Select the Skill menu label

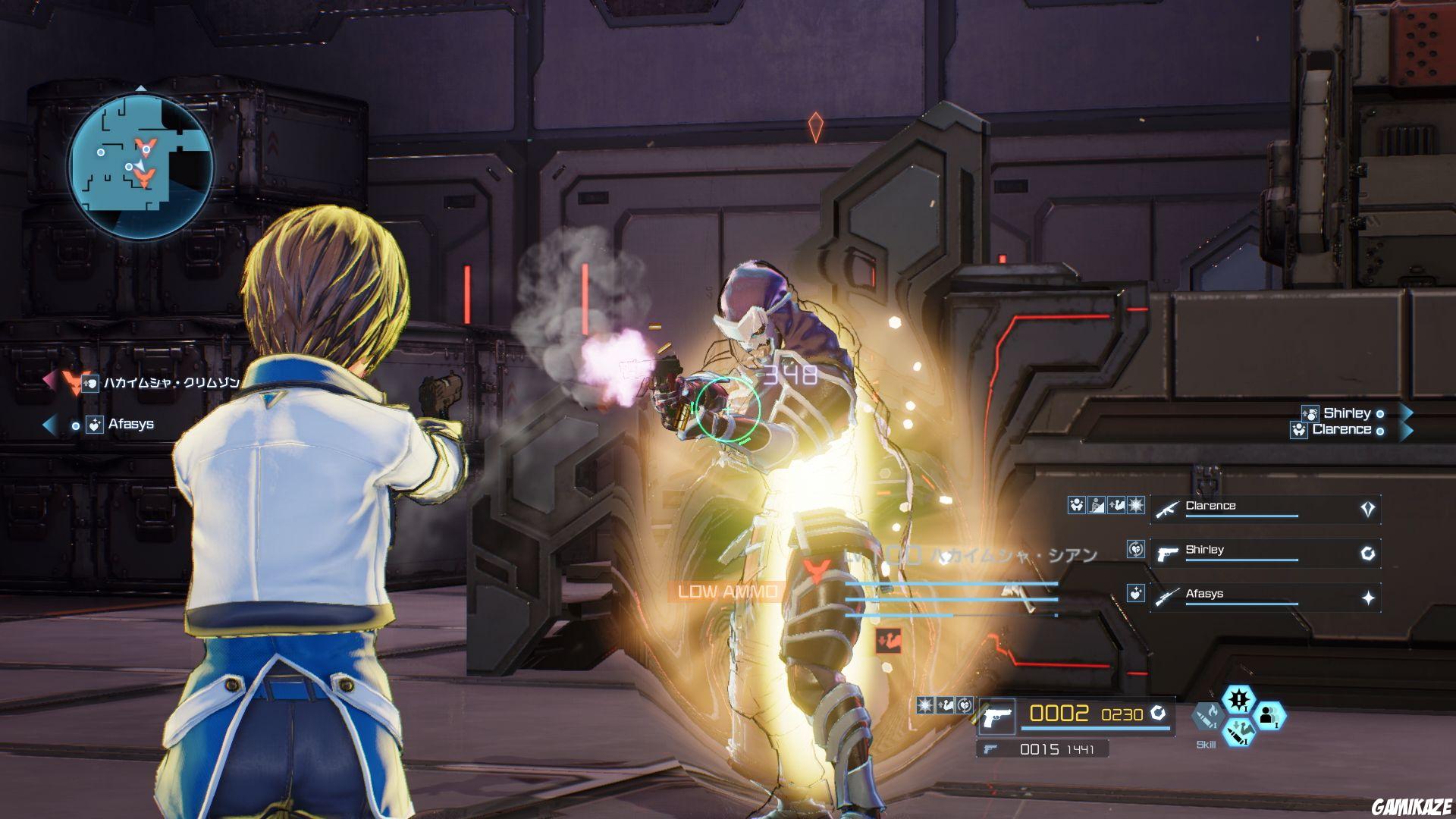1206,744
